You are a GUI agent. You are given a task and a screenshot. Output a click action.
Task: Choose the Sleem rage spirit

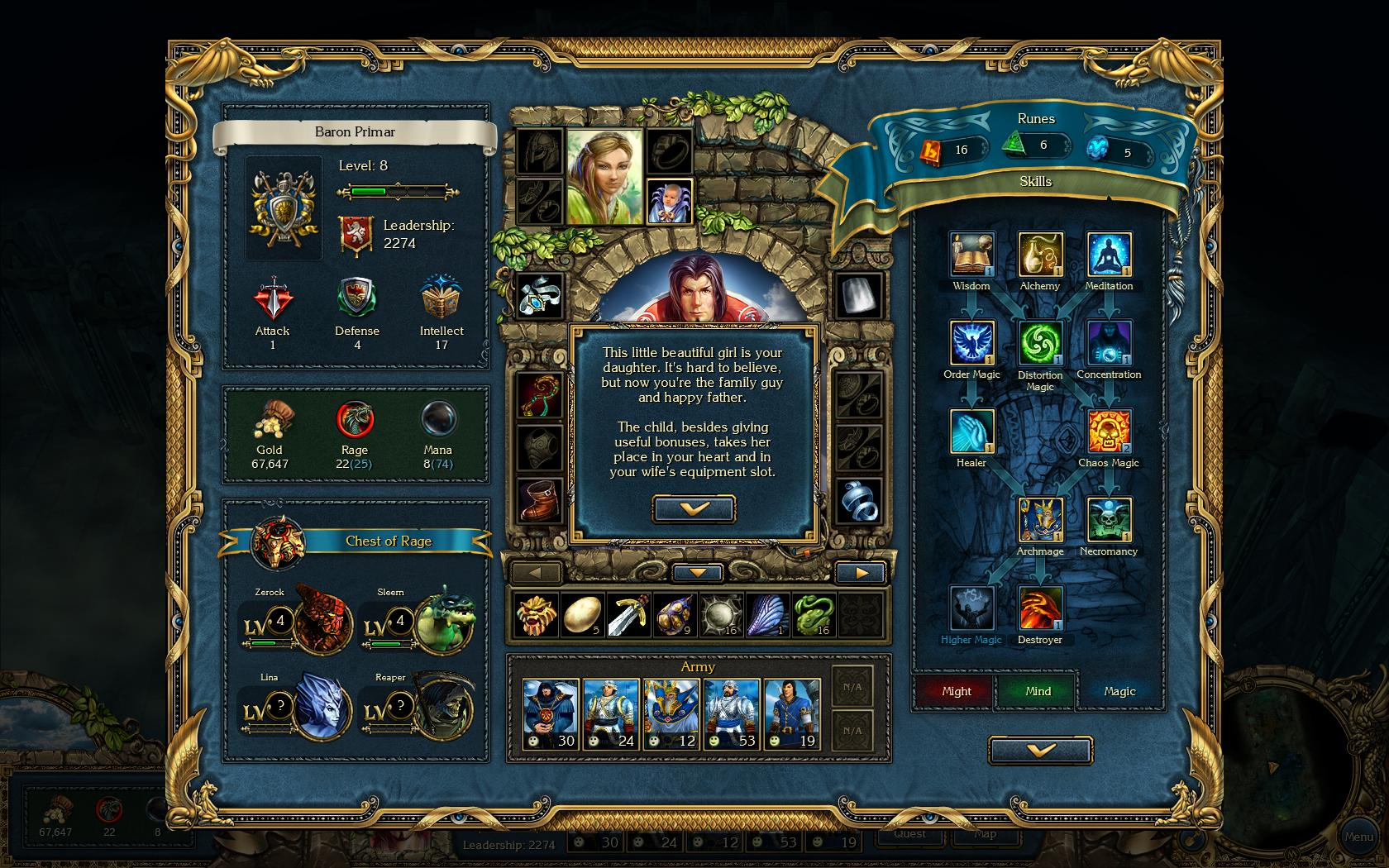pyautogui.click(x=444, y=618)
